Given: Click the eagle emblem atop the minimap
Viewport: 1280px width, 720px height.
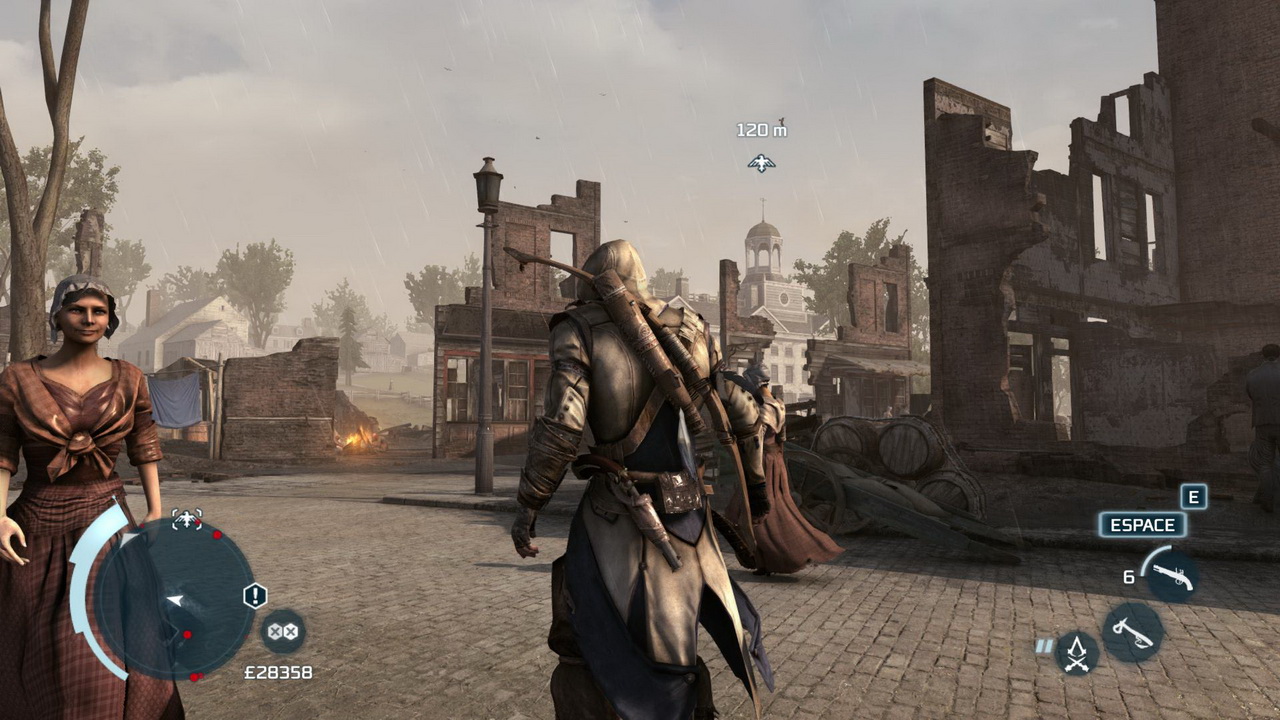Looking at the screenshot, I should [187, 519].
